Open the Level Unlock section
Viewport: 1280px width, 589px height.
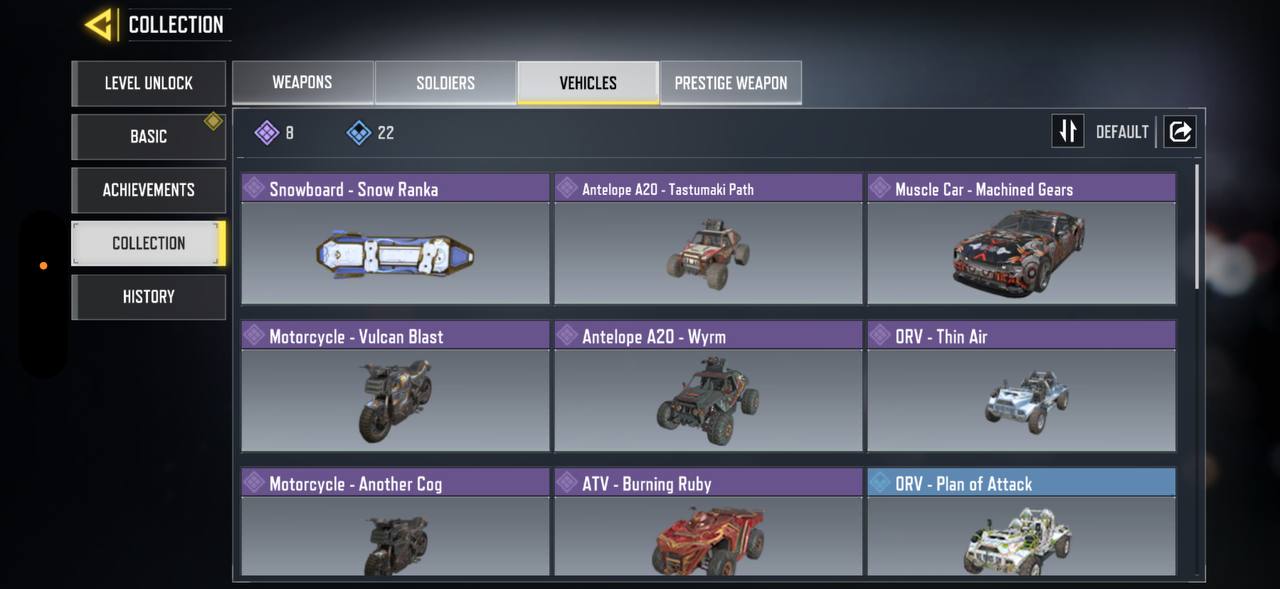pos(148,83)
